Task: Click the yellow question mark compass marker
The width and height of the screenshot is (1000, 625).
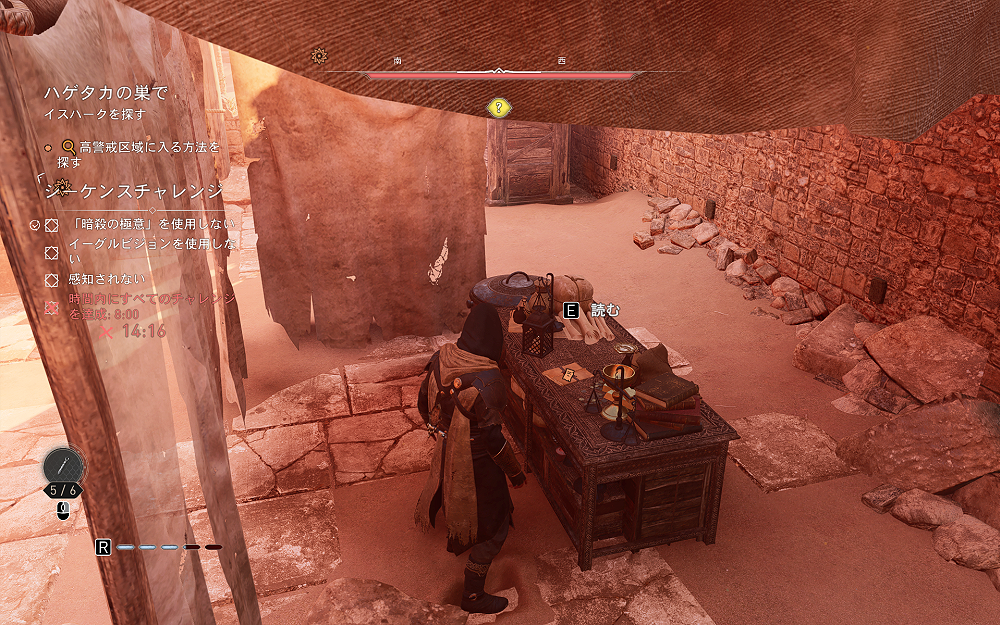Action: point(497,107)
